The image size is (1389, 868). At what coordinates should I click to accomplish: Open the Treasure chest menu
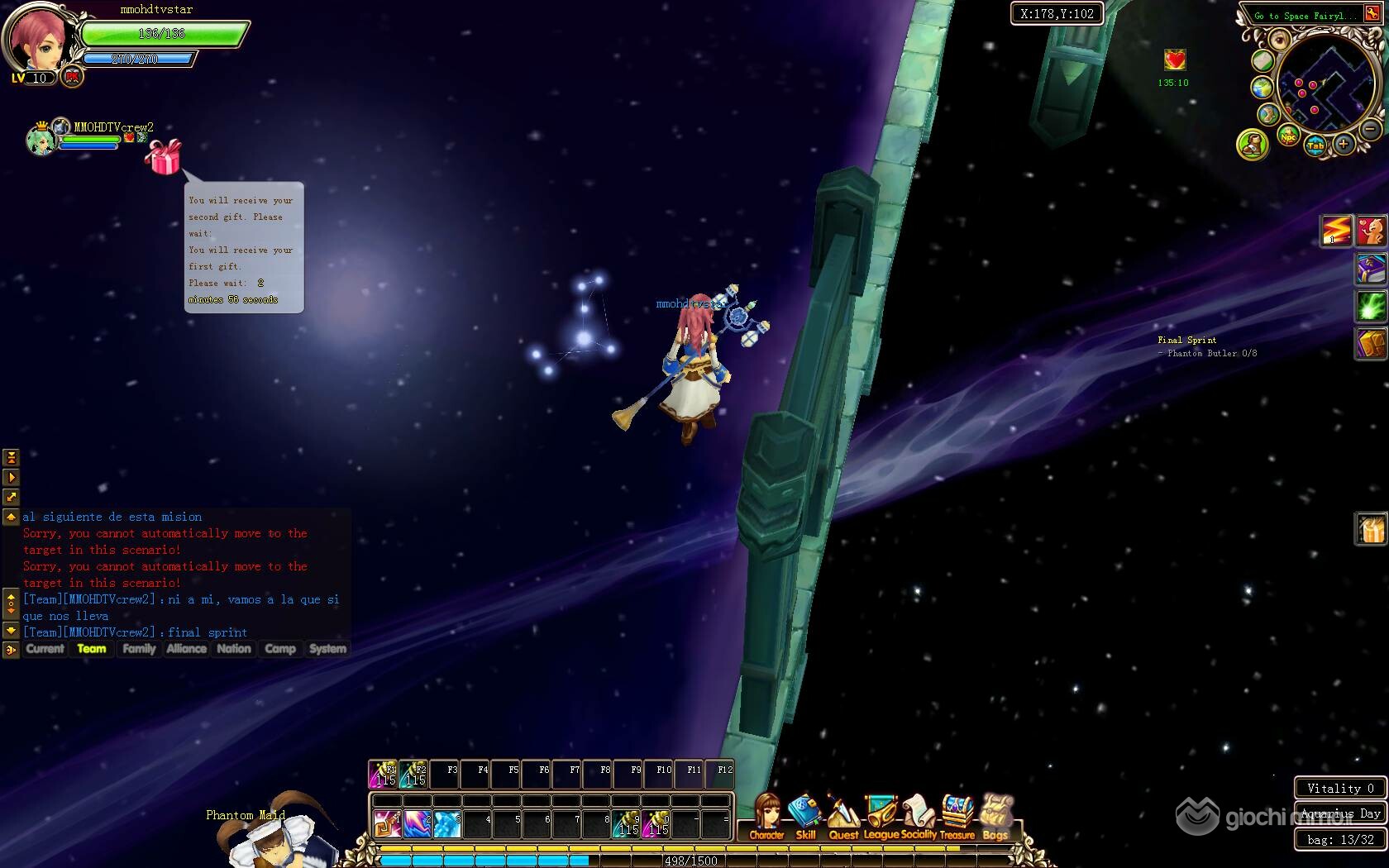pyautogui.click(x=957, y=815)
